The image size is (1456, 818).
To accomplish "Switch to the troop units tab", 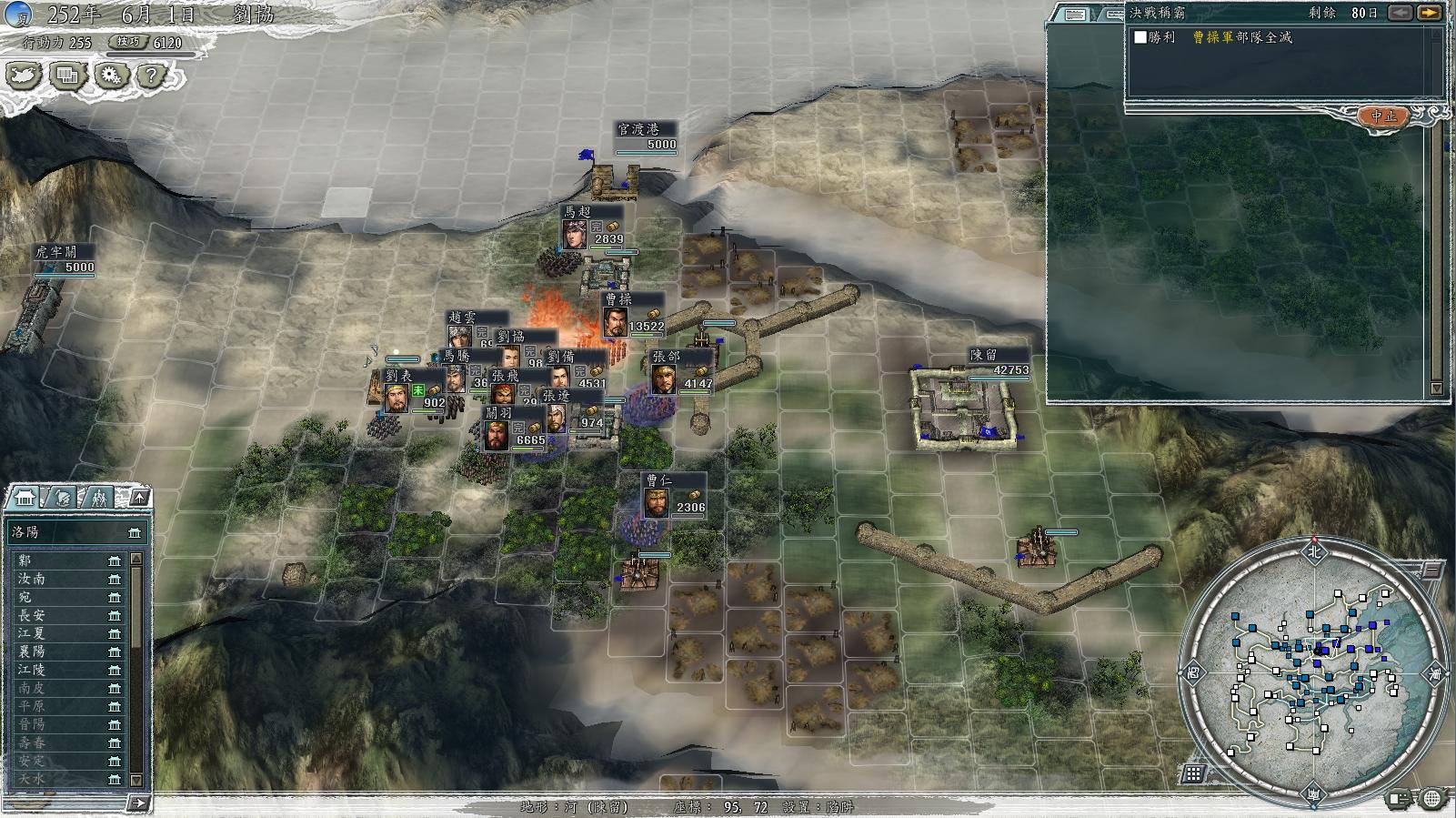I will pos(99,498).
